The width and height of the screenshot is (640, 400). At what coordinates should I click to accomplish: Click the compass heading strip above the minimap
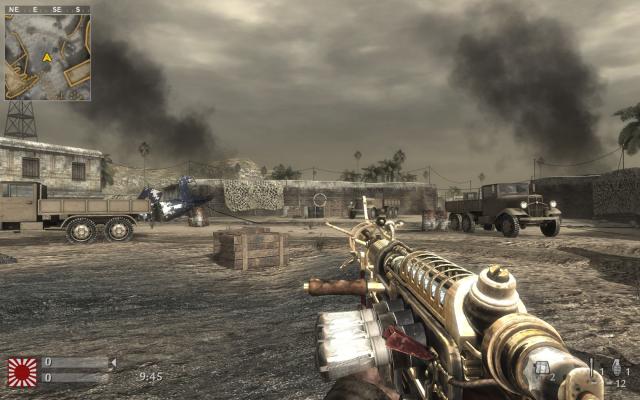pyautogui.click(x=47, y=9)
